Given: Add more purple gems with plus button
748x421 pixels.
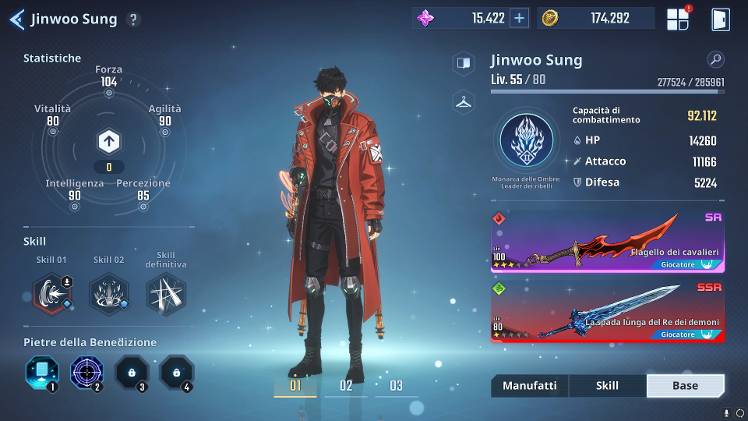Looking at the screenshot, I should coord(519,18).
